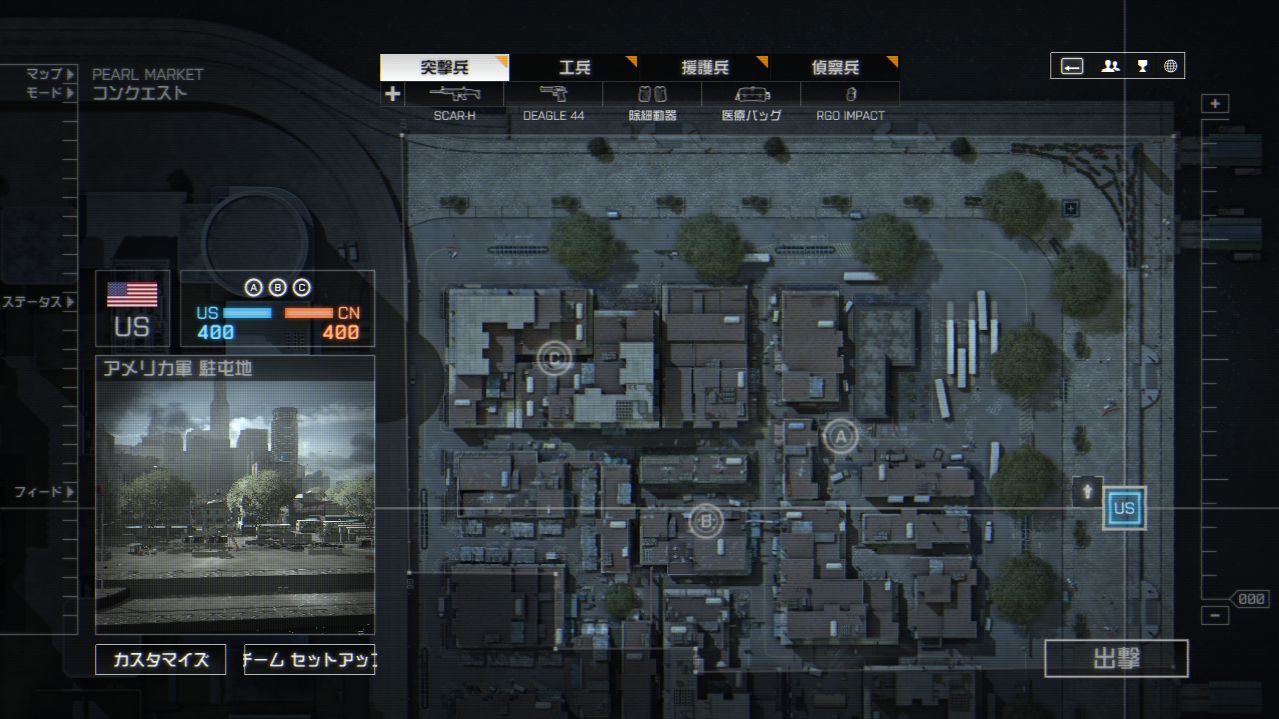Select the SCAR-H primary weapon slot
1279x719 pixels.
point(455,95)
